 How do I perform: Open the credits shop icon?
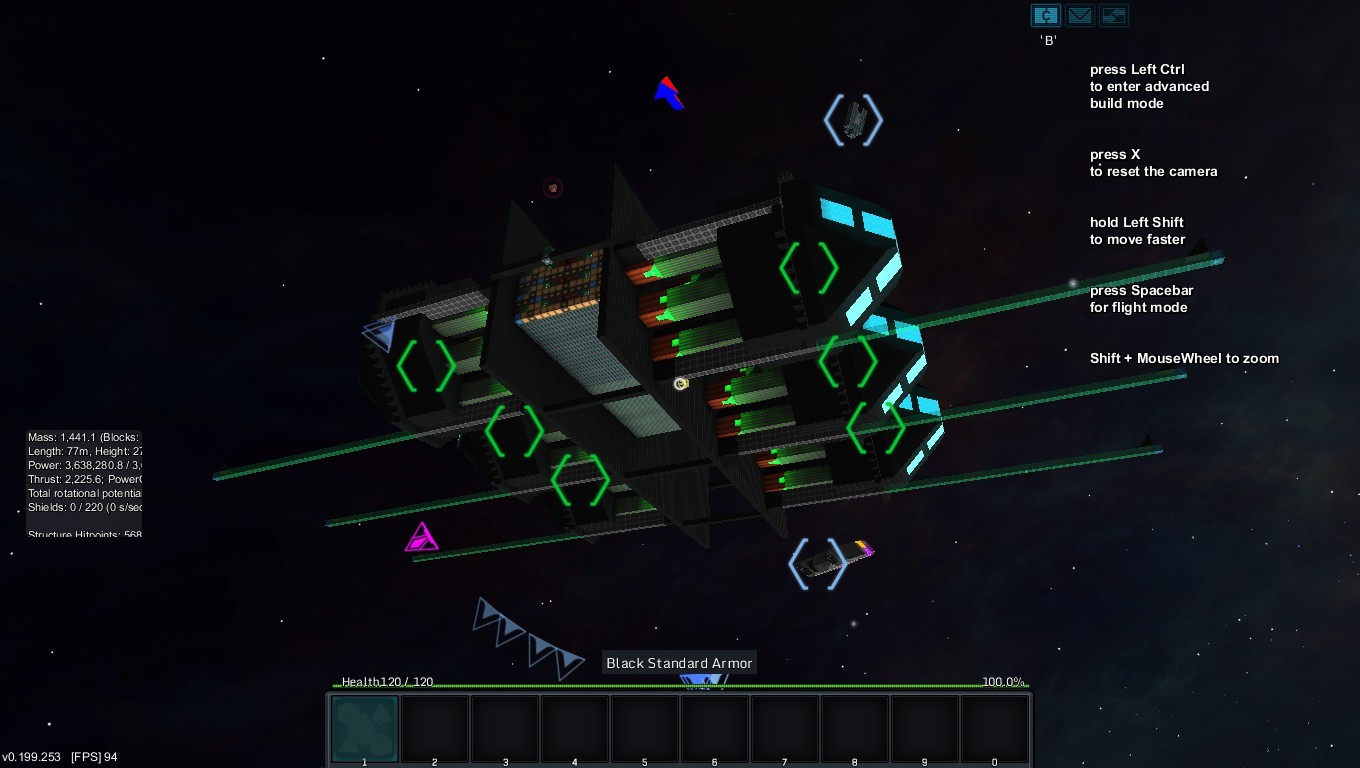coord(1045,16)
